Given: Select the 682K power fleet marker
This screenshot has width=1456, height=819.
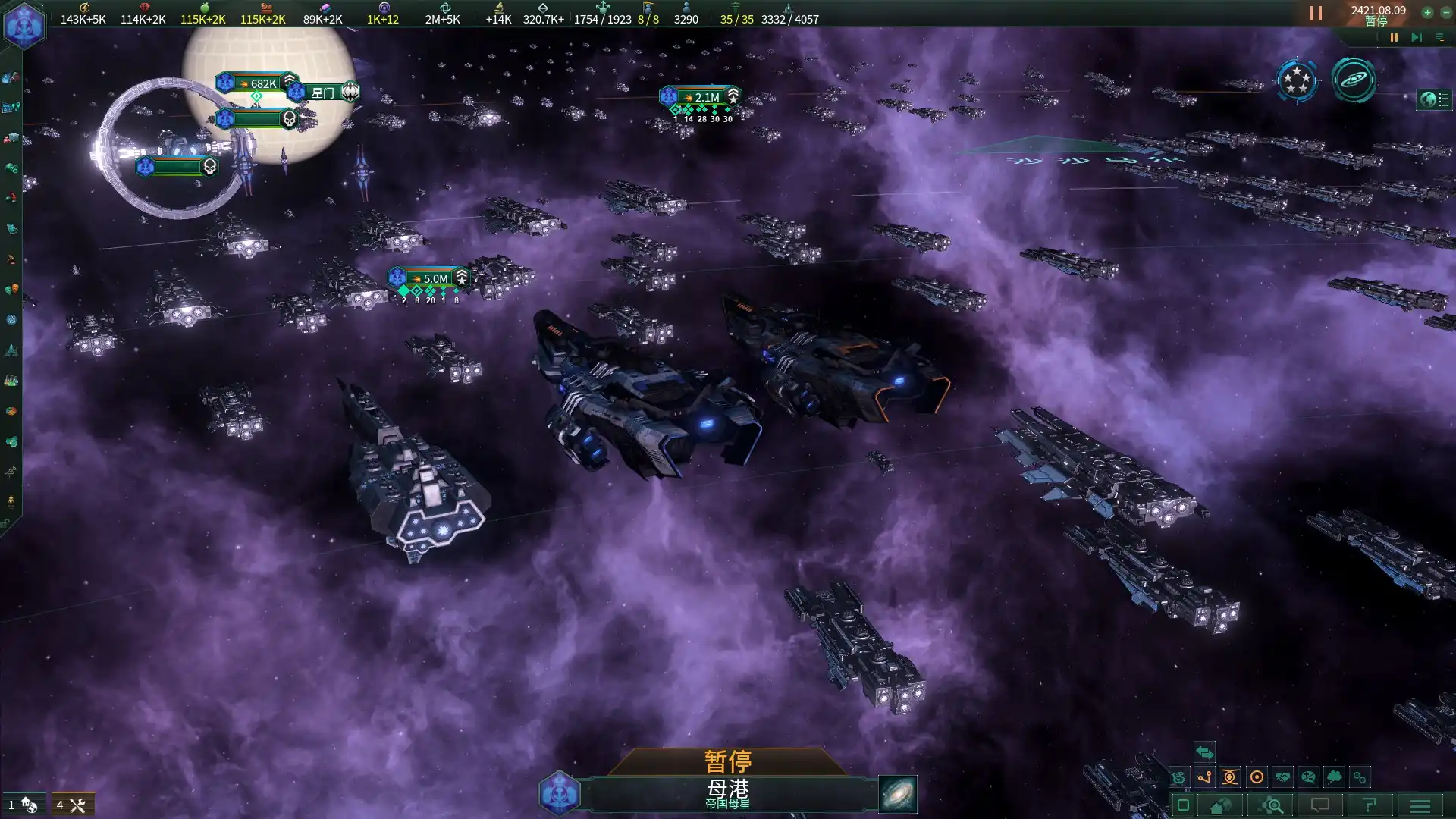Looking at the screenshot, I should (256, 83).
